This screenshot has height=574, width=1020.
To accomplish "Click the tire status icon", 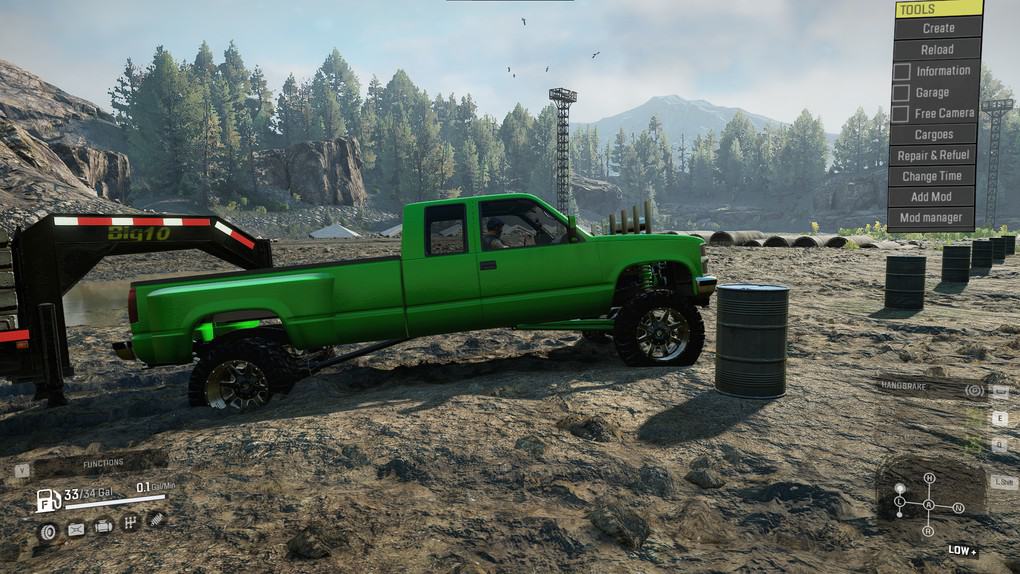I will pos(47,531).
